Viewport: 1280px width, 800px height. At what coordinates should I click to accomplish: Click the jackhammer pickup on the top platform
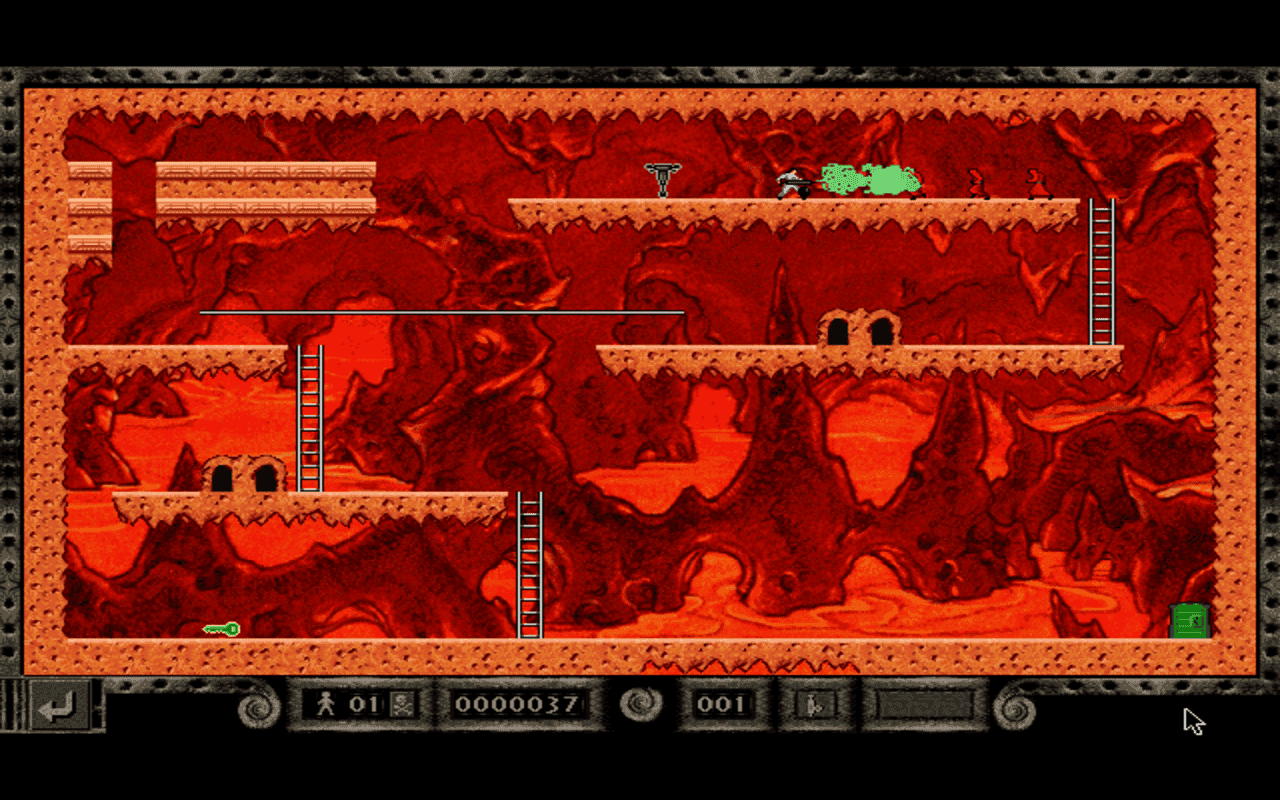tap(663, 176)
